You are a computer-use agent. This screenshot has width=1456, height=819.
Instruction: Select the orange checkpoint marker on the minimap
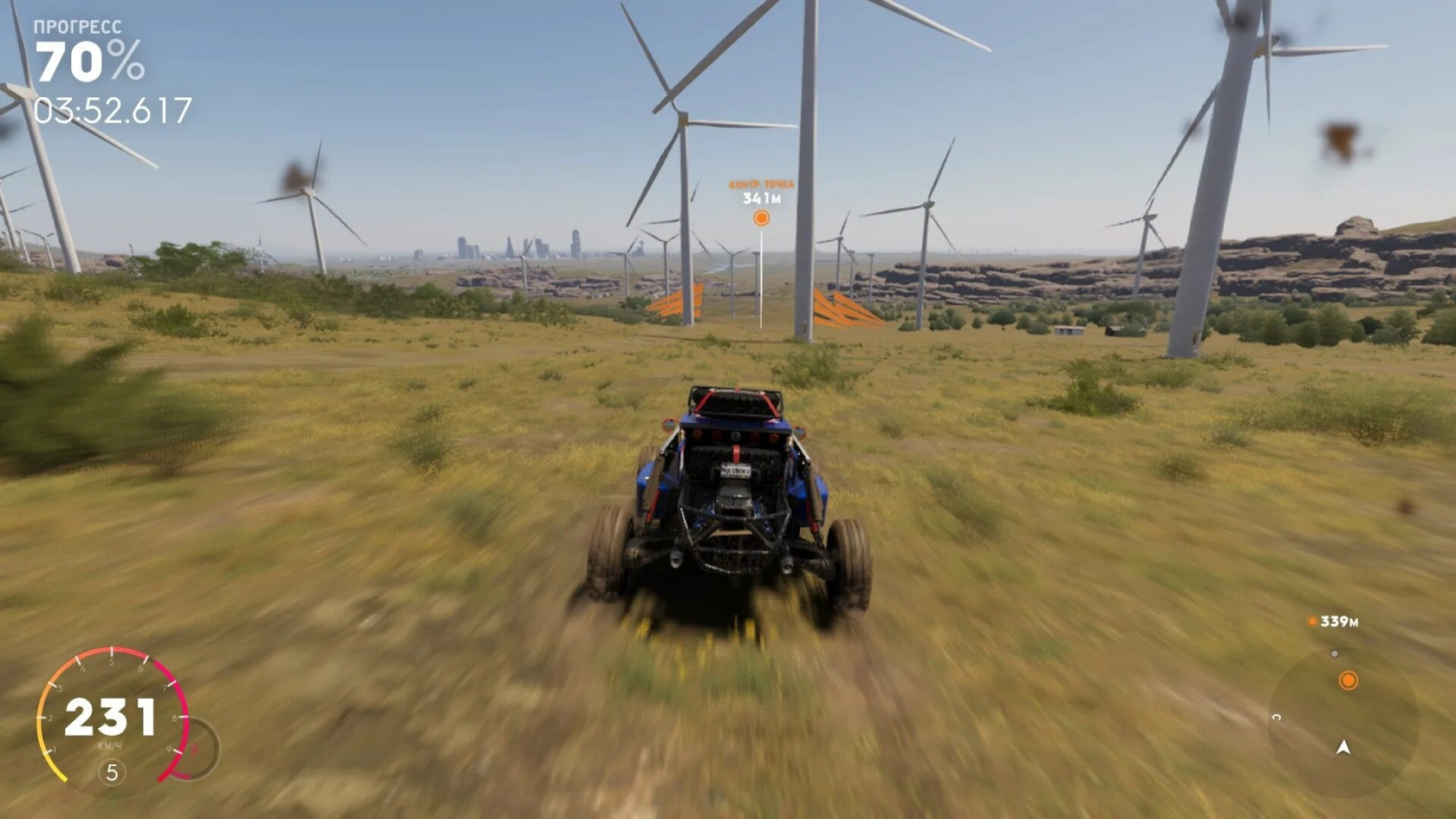pos(1348,680)
